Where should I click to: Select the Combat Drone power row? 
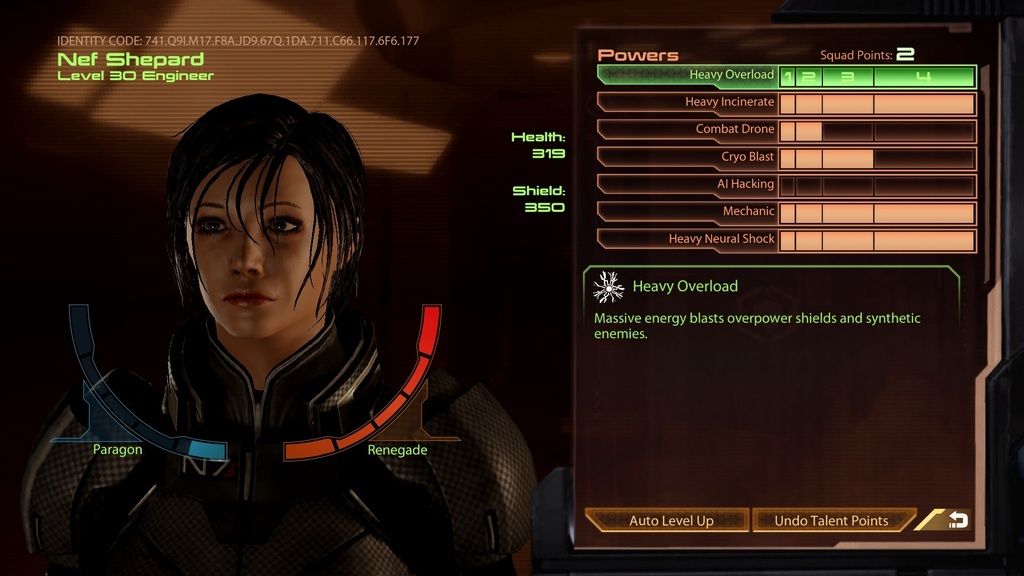(688, 130)
